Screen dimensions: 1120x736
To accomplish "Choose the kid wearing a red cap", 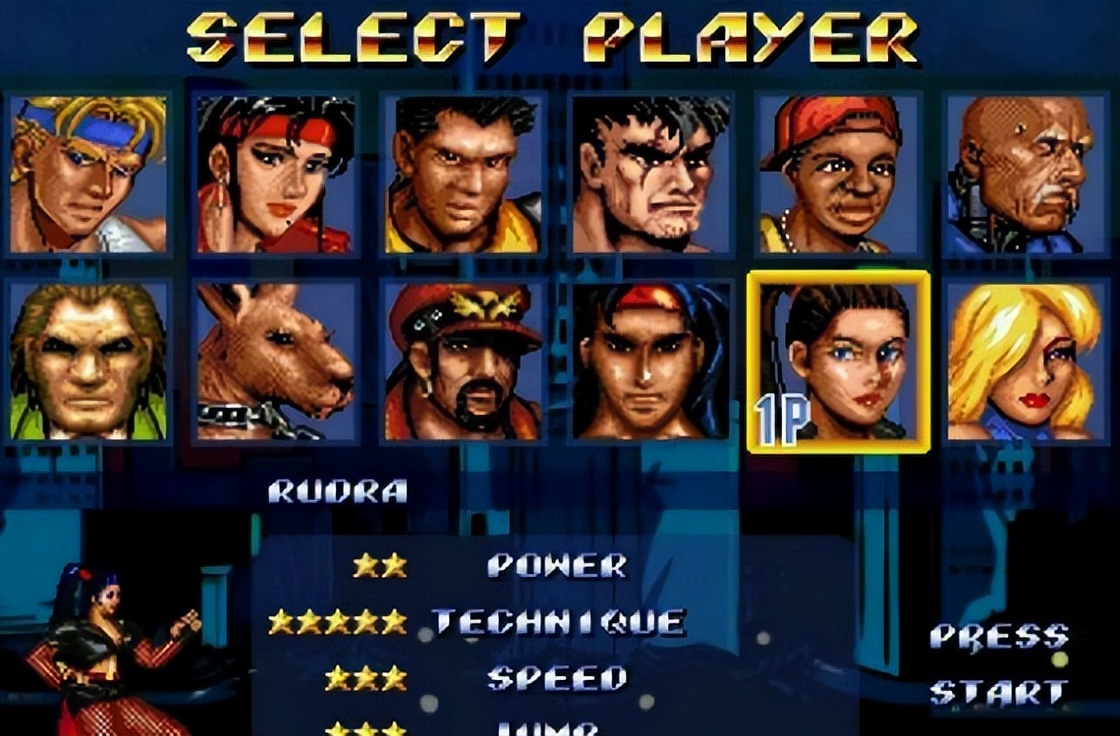I will coord(838,174).
